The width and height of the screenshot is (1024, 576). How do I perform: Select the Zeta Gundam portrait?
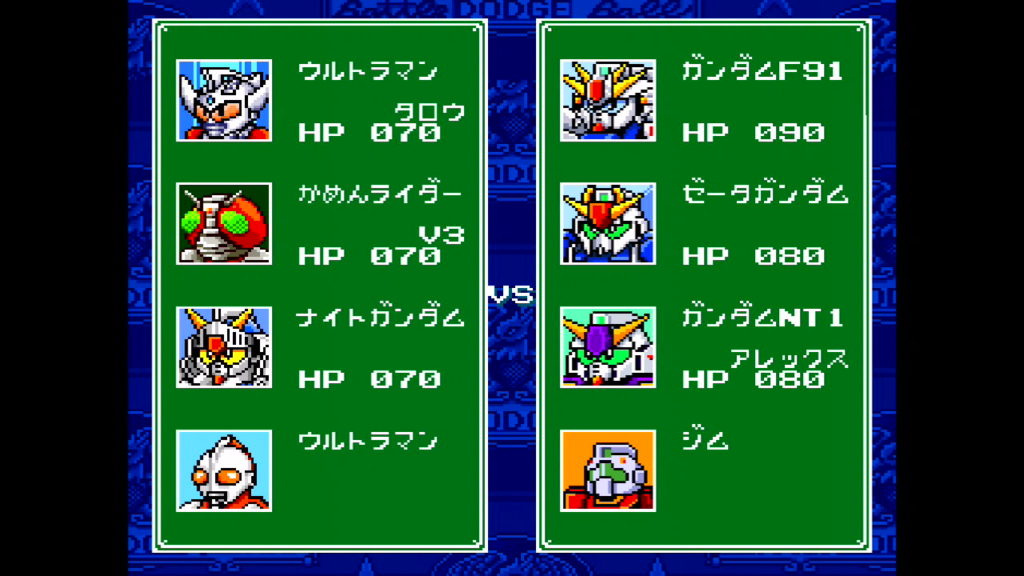point(608,223)
